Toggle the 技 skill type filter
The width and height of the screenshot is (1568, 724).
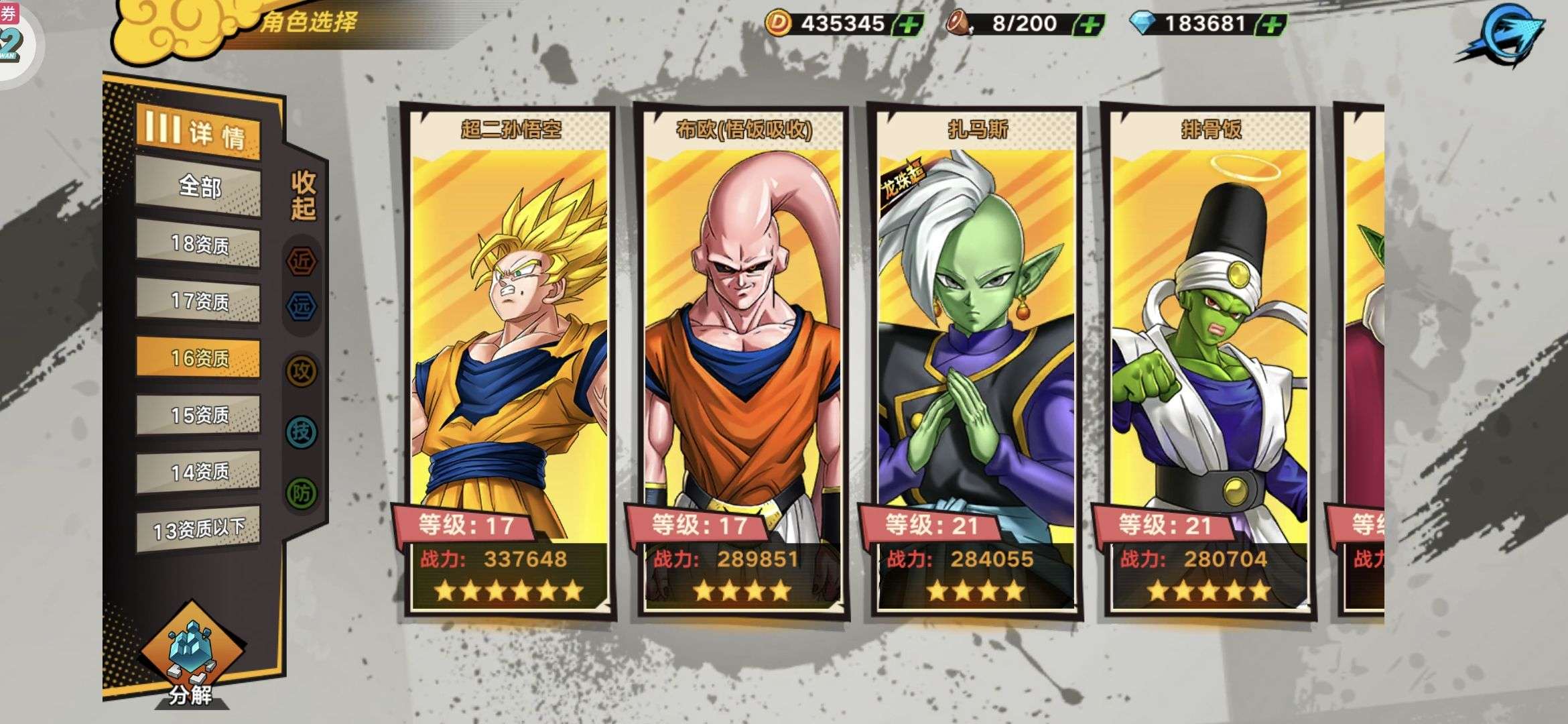[302, 432]
